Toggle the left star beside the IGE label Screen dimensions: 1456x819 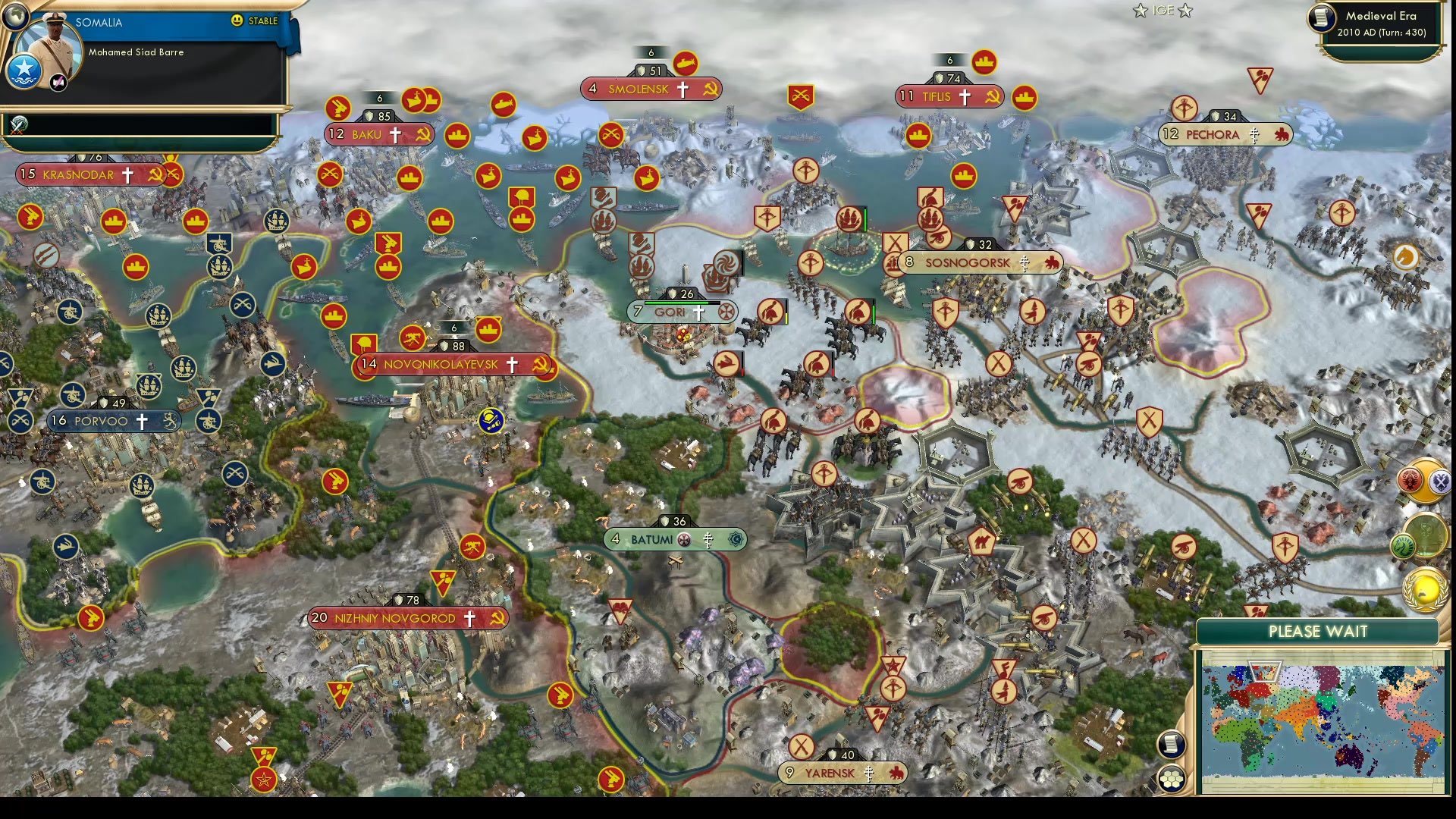pos(1140,11)
